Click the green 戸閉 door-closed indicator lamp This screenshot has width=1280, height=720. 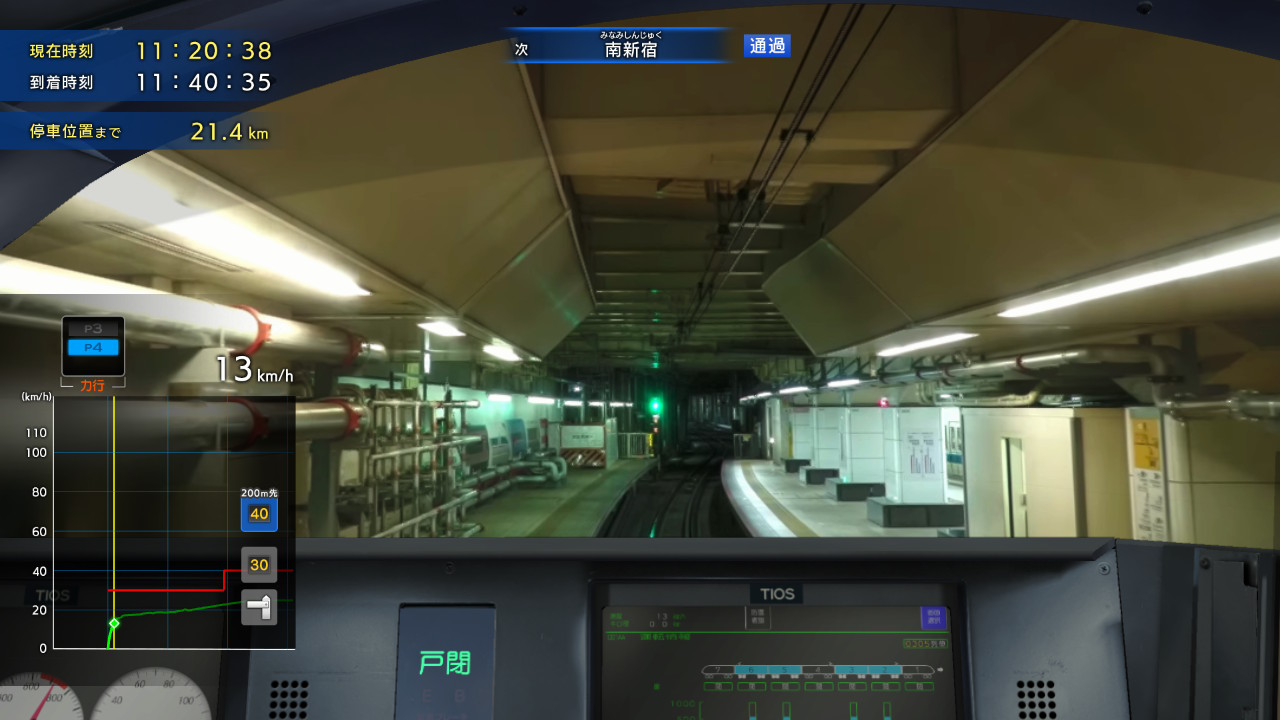pos(447,662)
